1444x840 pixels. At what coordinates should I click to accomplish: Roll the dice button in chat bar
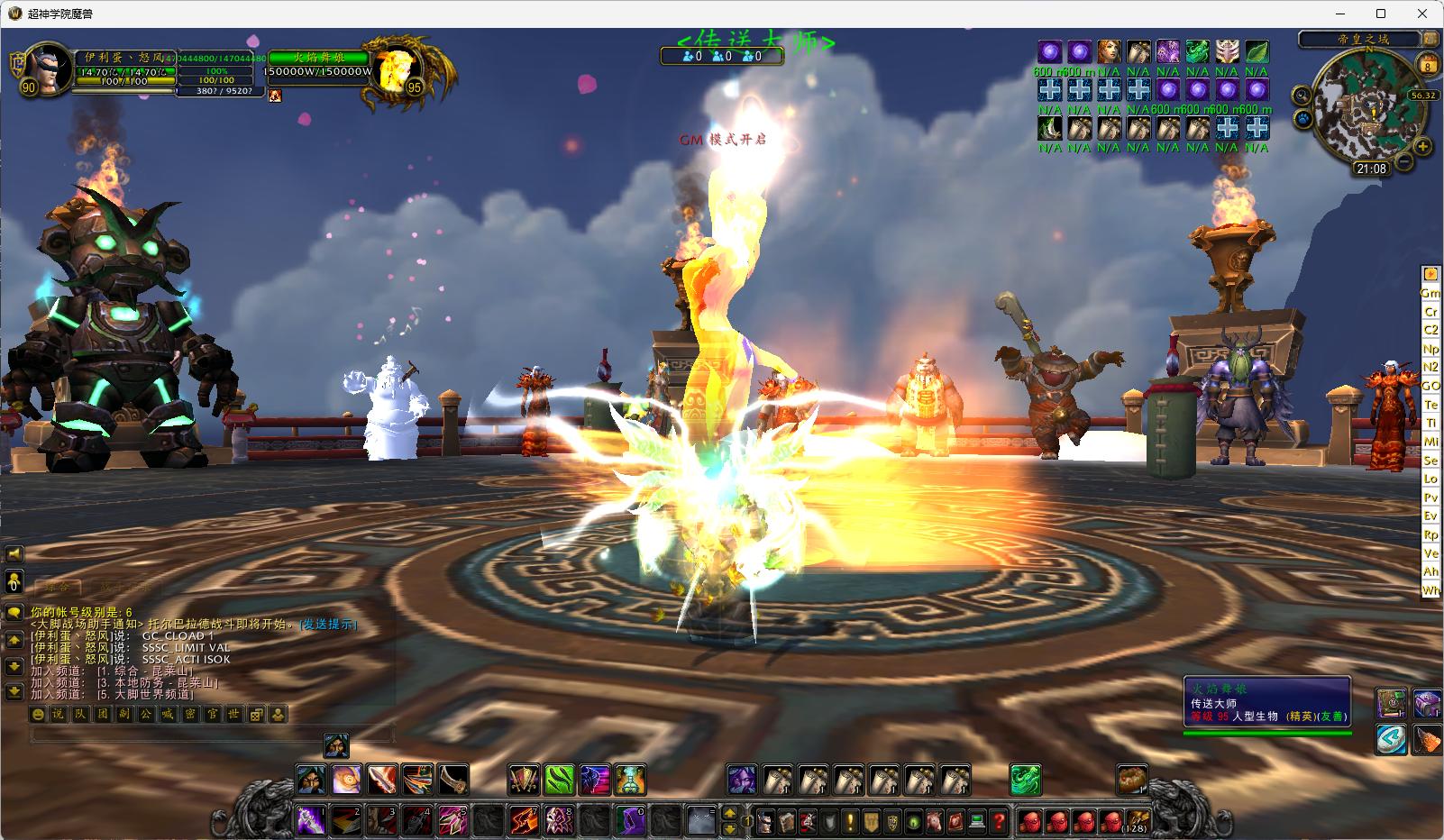(256, 715)
